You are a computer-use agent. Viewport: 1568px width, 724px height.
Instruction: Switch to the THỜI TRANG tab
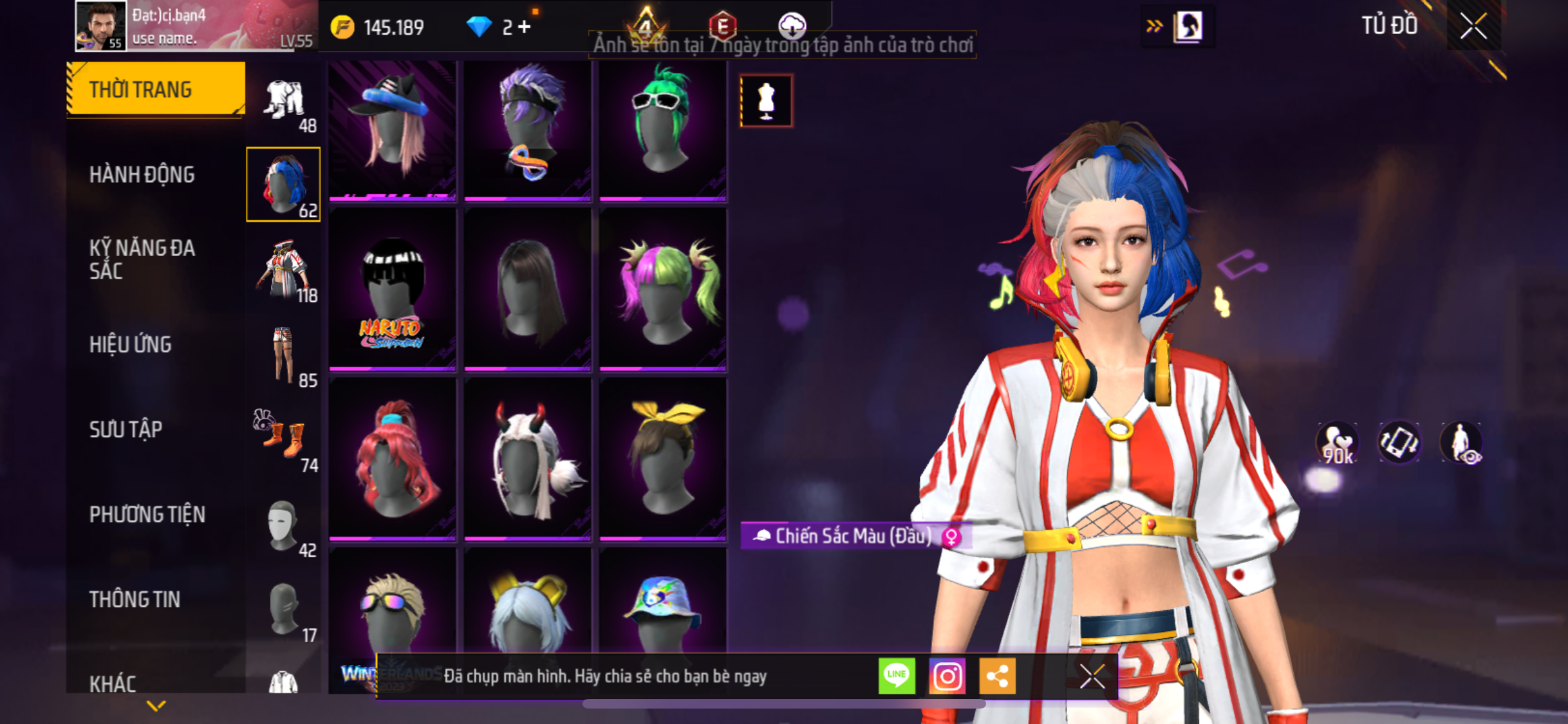154,89
